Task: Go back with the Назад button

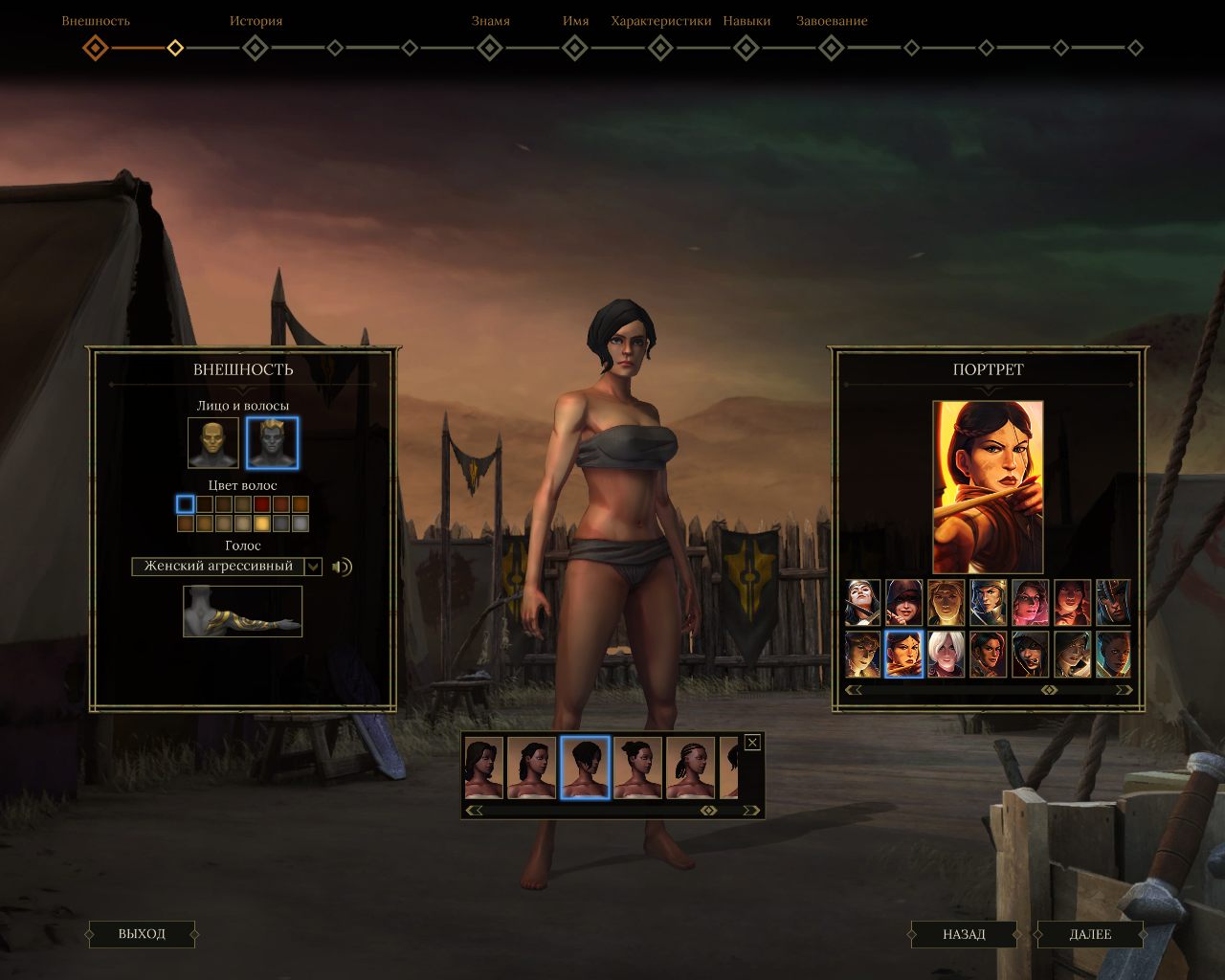Action: [x=964, y=934]
